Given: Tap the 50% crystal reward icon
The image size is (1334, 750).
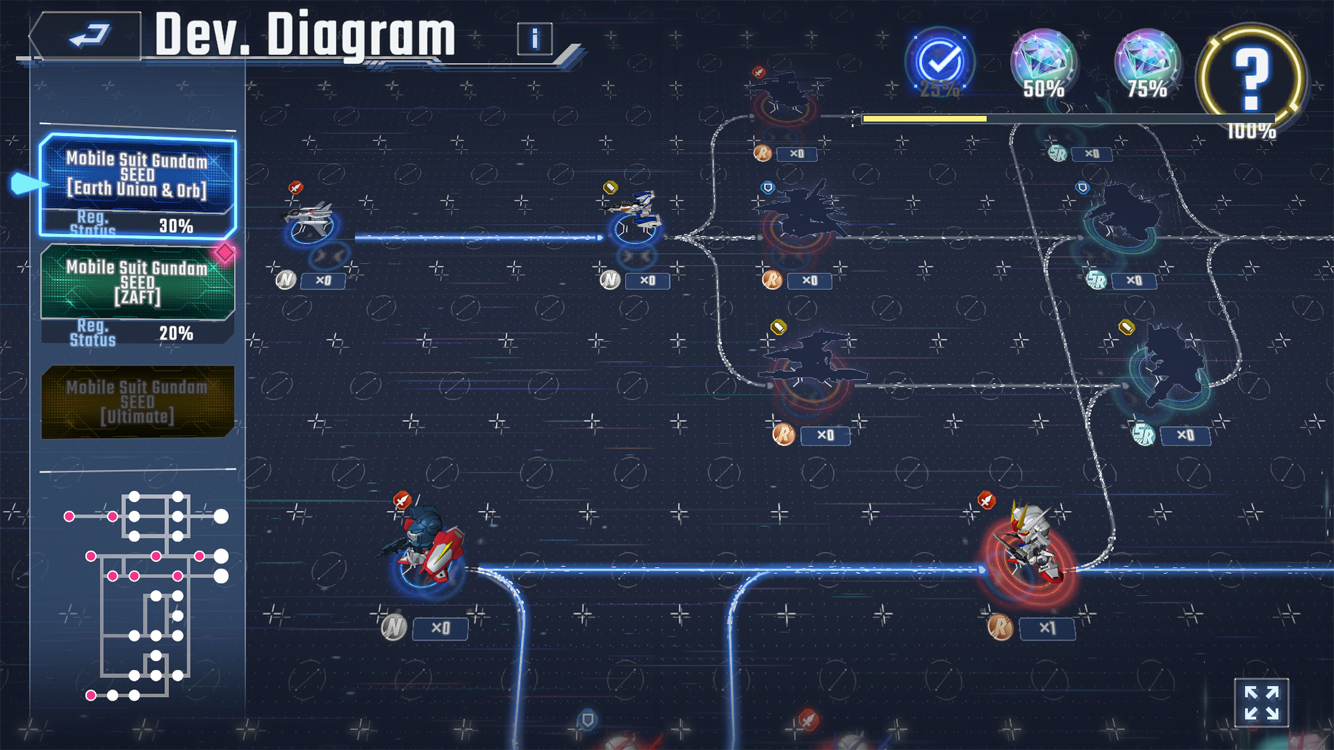Looking at the screenshot, I should tap(1043, 62).
